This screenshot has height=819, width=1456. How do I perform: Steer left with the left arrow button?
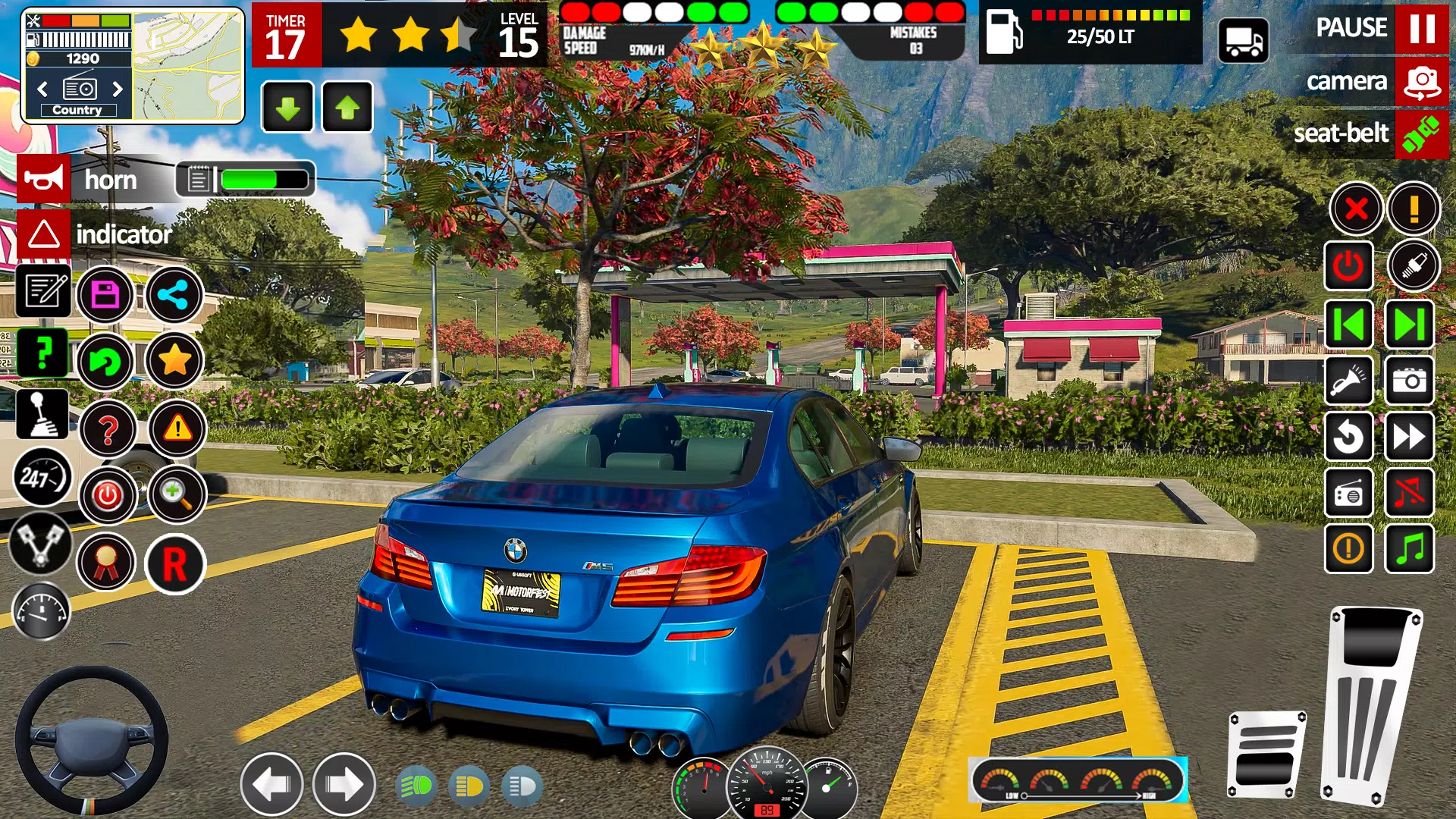pyautogui.click(x=271, y=785)
